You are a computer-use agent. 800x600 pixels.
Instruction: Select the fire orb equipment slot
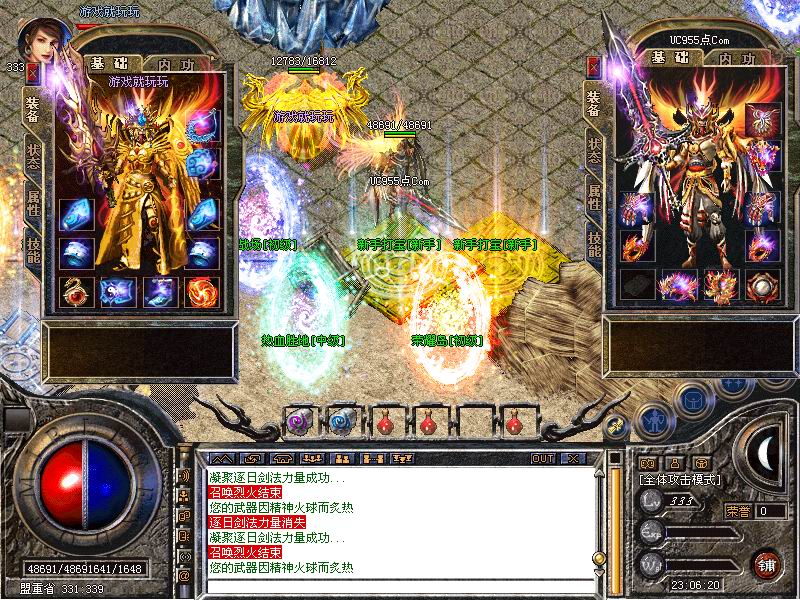(200, 291)
